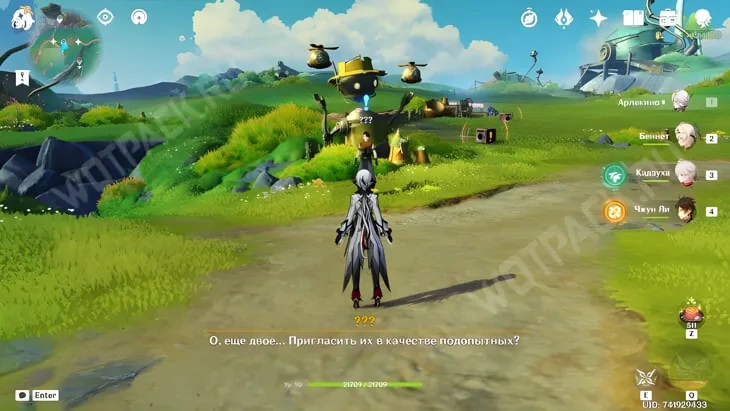Switch to party member Кадзуха

pos(685,173)
